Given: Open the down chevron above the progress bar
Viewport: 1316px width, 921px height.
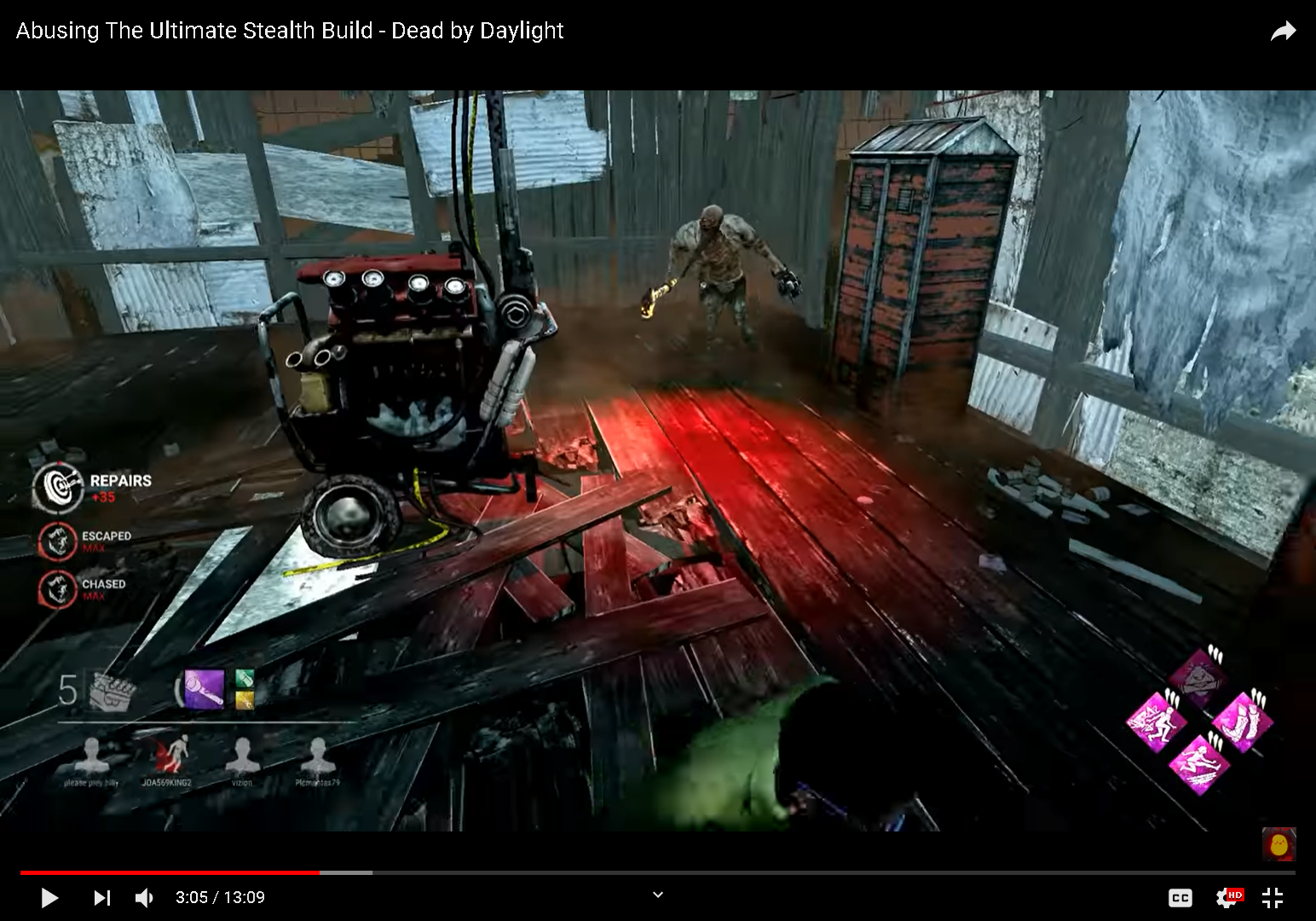Looking at the screenshot, I should click(657, 895).
